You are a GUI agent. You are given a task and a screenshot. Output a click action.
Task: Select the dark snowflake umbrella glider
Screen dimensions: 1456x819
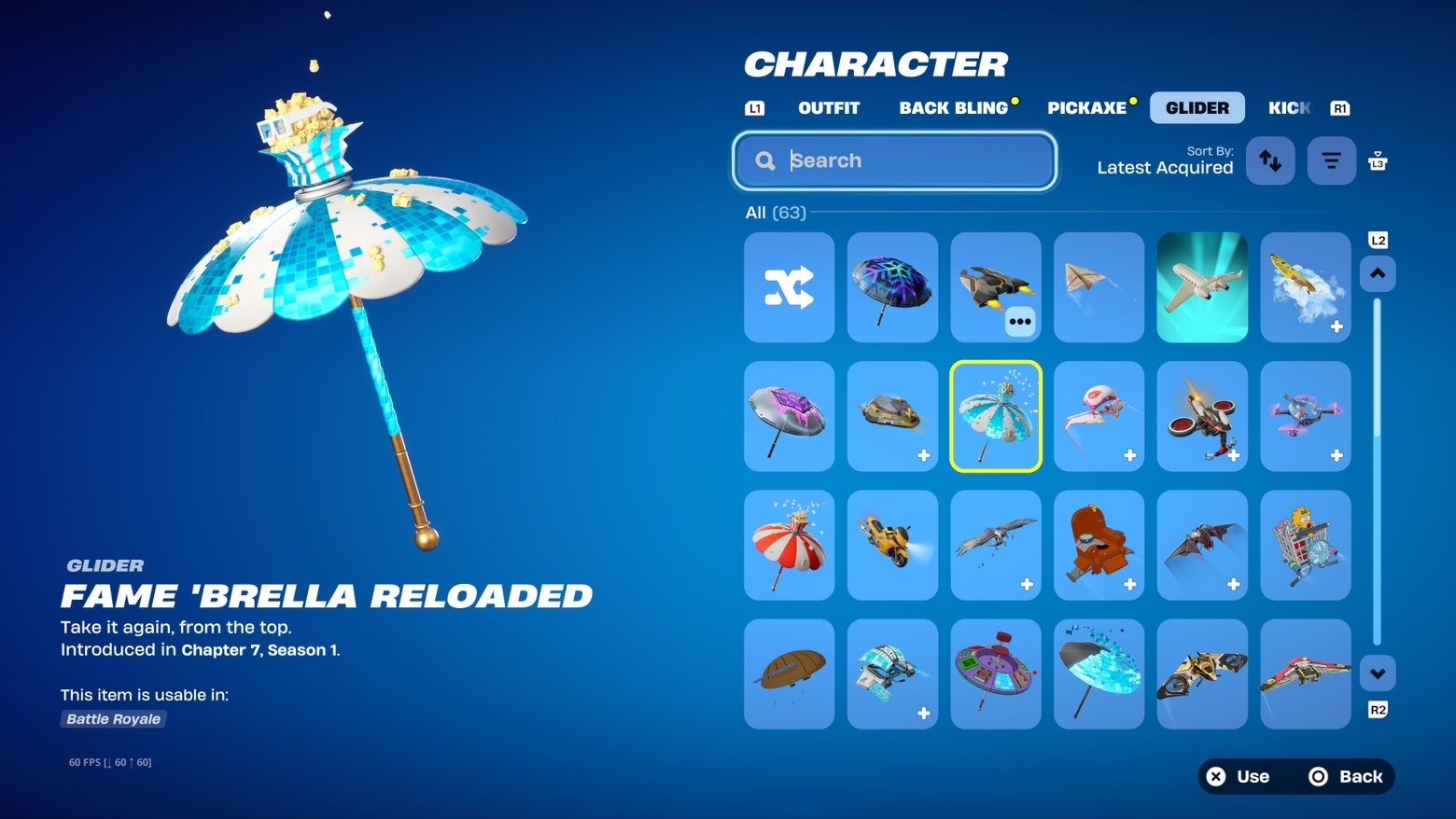coord(892,287)
